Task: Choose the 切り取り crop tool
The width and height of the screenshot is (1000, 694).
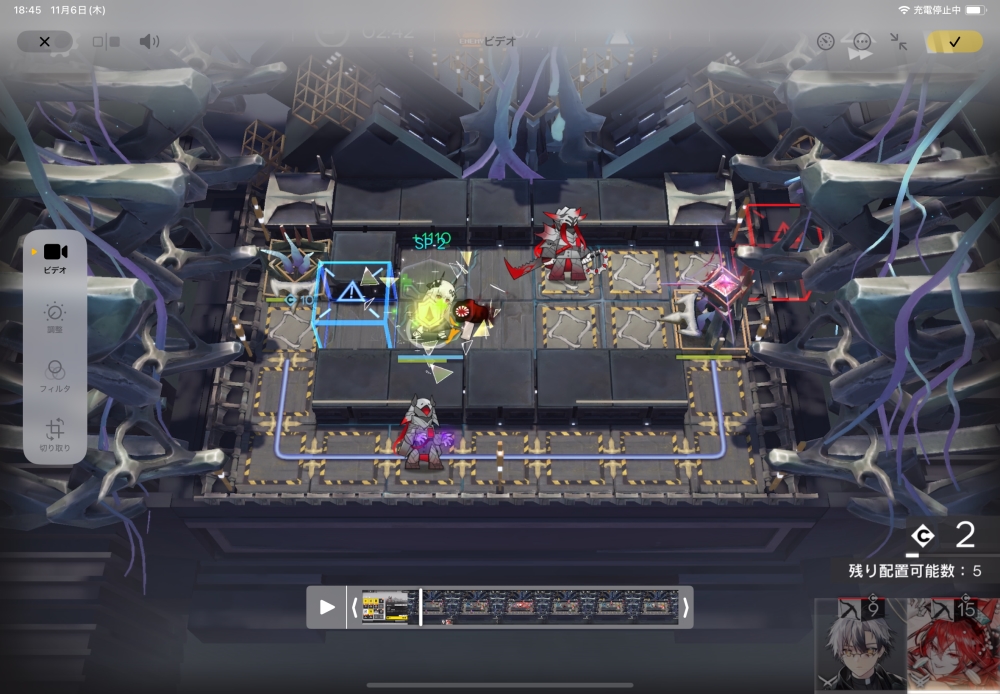Action: pyautogui.click(x=55, y=434)
